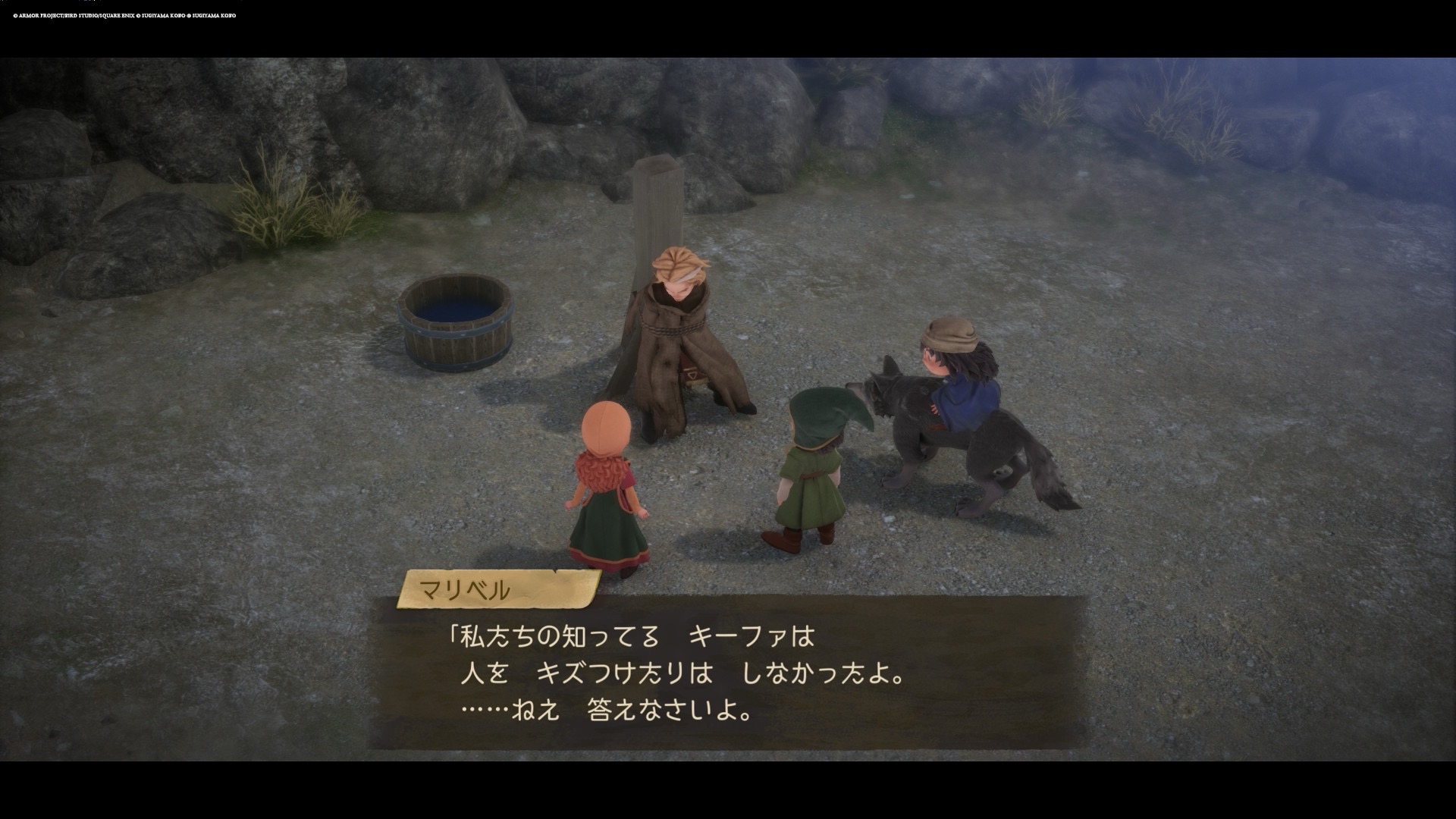Advance Maribel's dialogue text box
Viewport: 1456px width, 819px height.
point(726,673)
